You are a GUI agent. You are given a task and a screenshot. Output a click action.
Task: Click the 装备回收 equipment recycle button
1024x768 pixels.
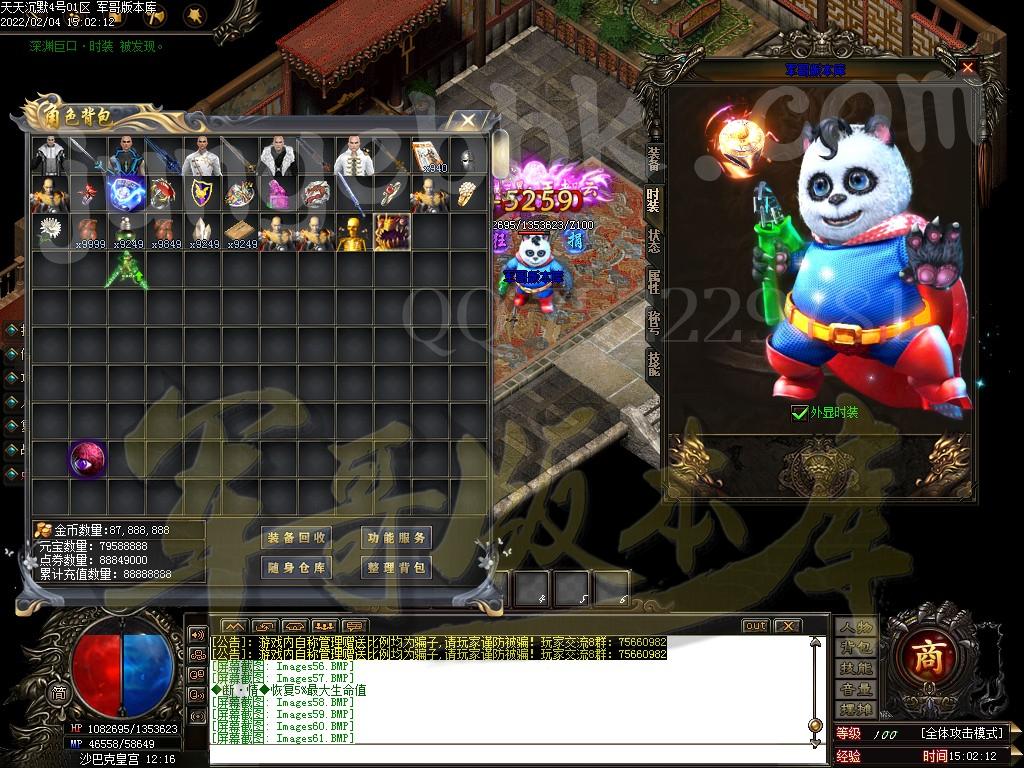(x=297, y=537)
